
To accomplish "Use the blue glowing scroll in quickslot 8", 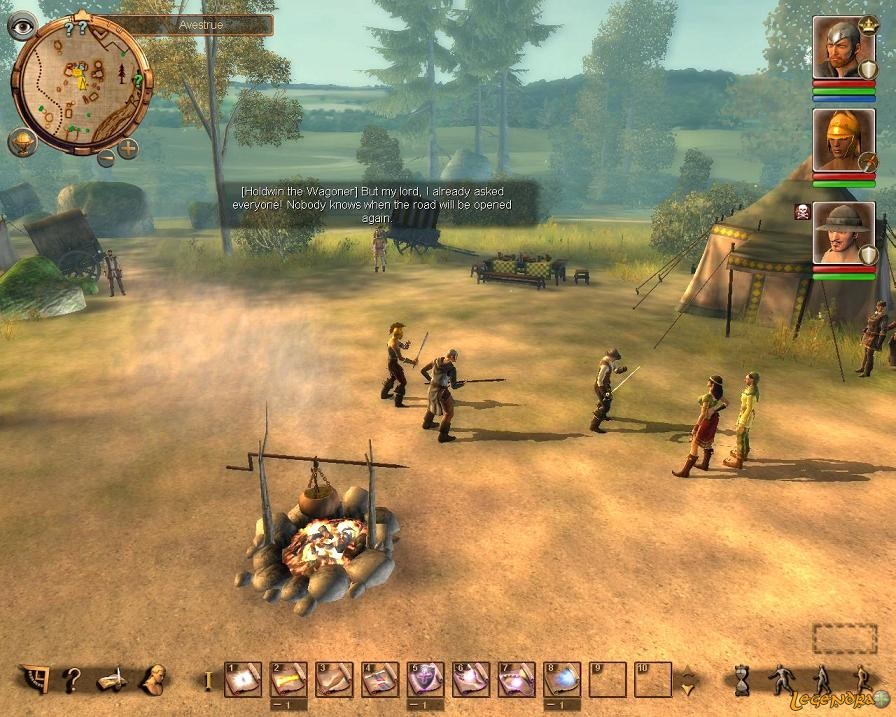I will (562, 680).
